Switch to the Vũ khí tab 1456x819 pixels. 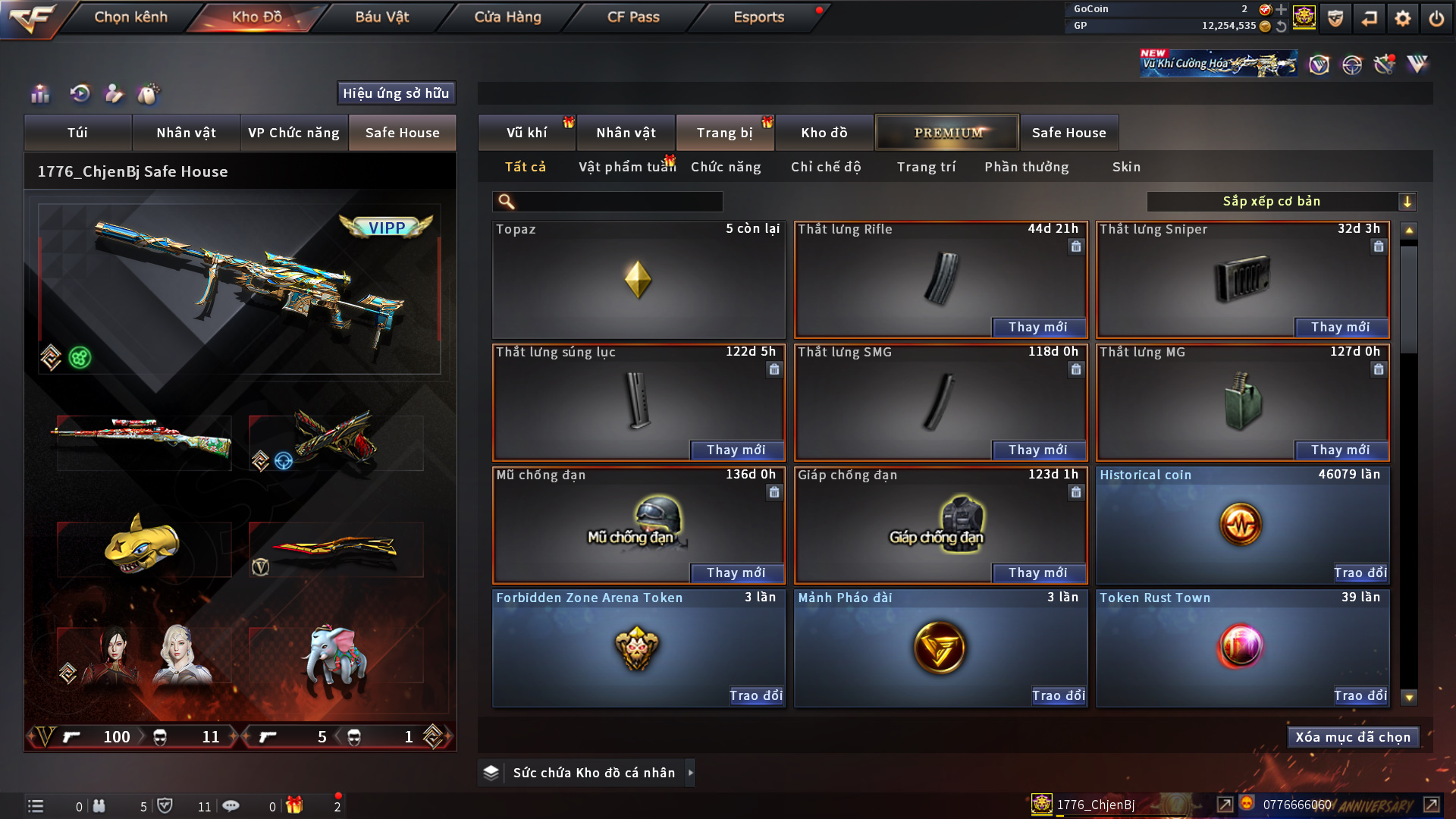[526, 133]
